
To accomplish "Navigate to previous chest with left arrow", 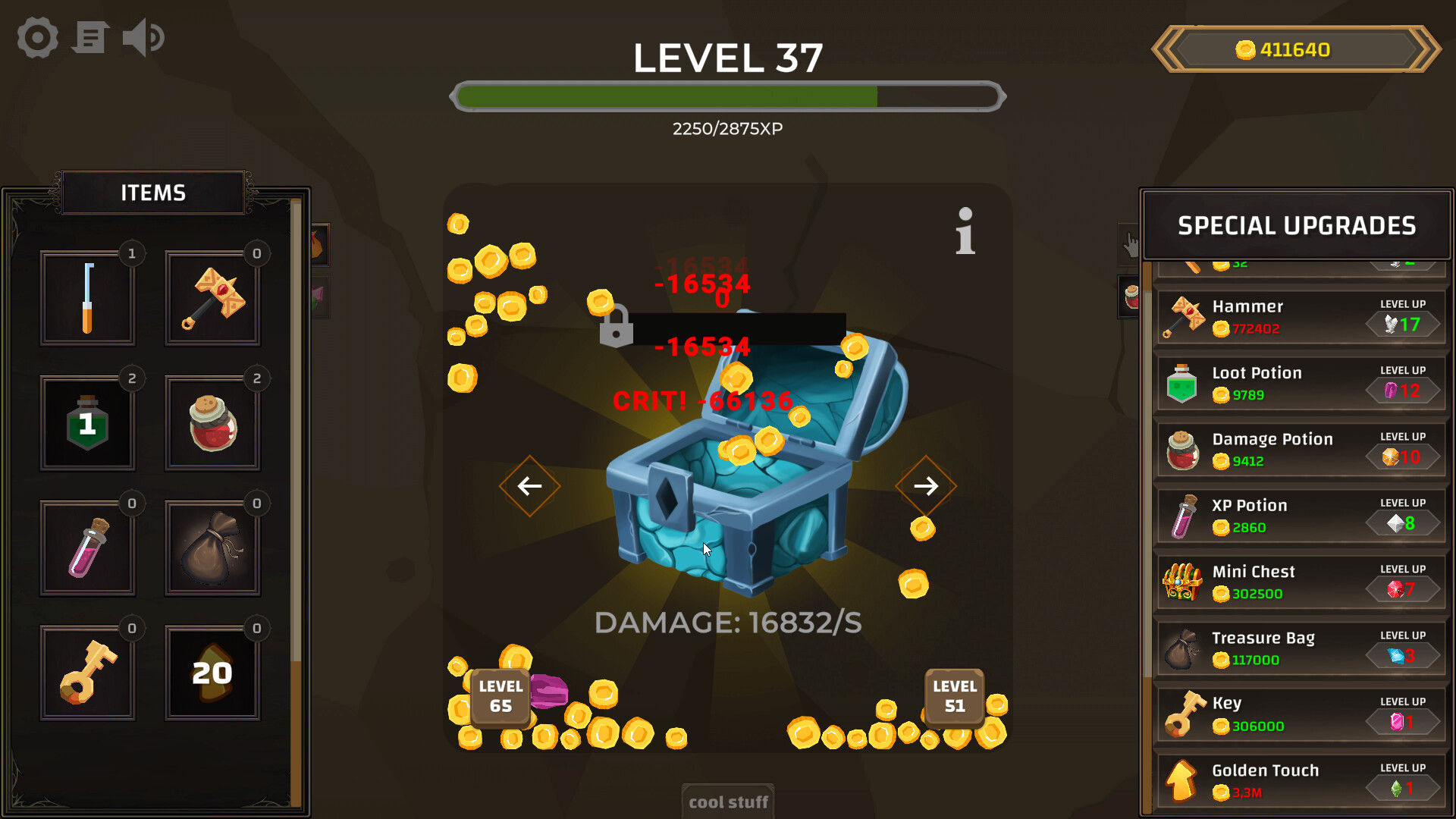I will [x=529, y=486].
